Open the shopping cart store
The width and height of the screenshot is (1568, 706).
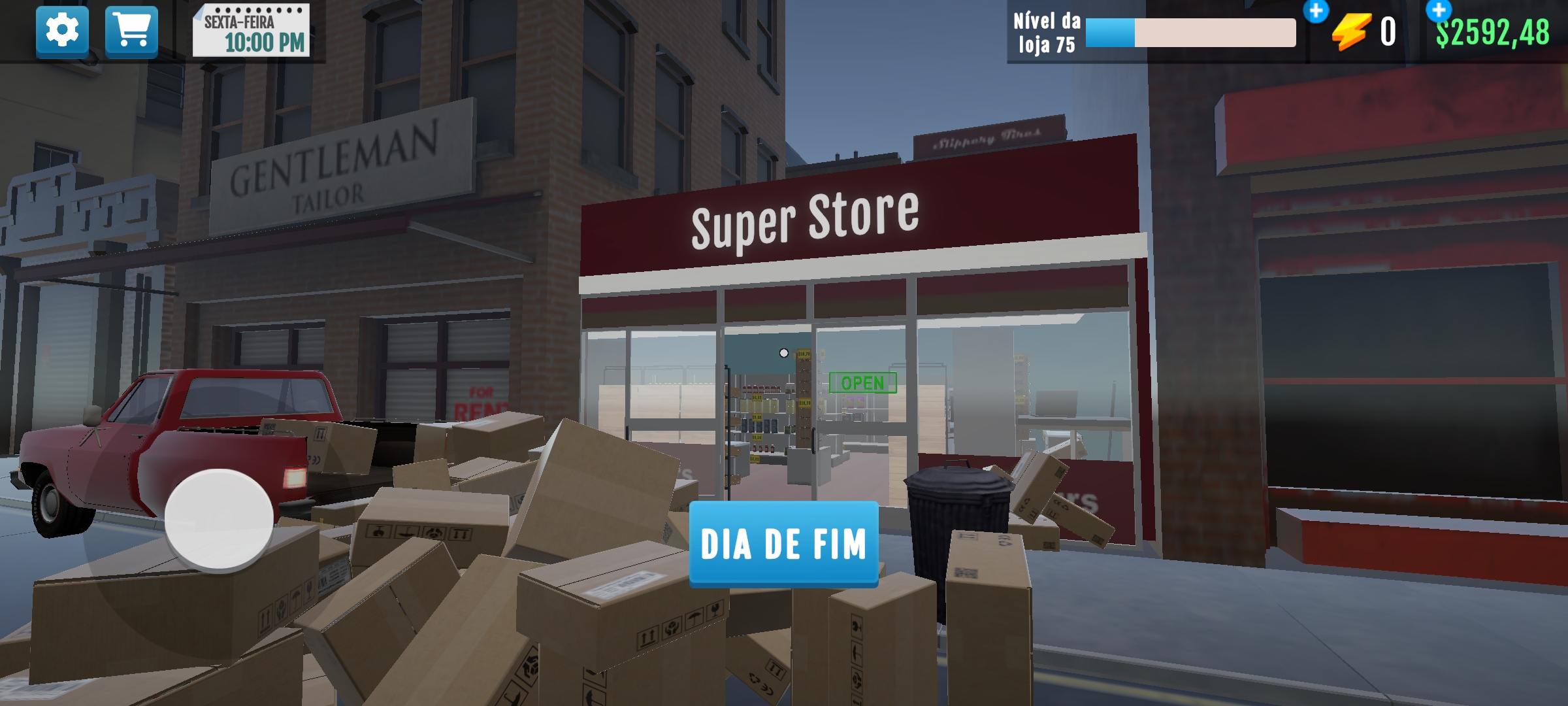pos(131,31)
